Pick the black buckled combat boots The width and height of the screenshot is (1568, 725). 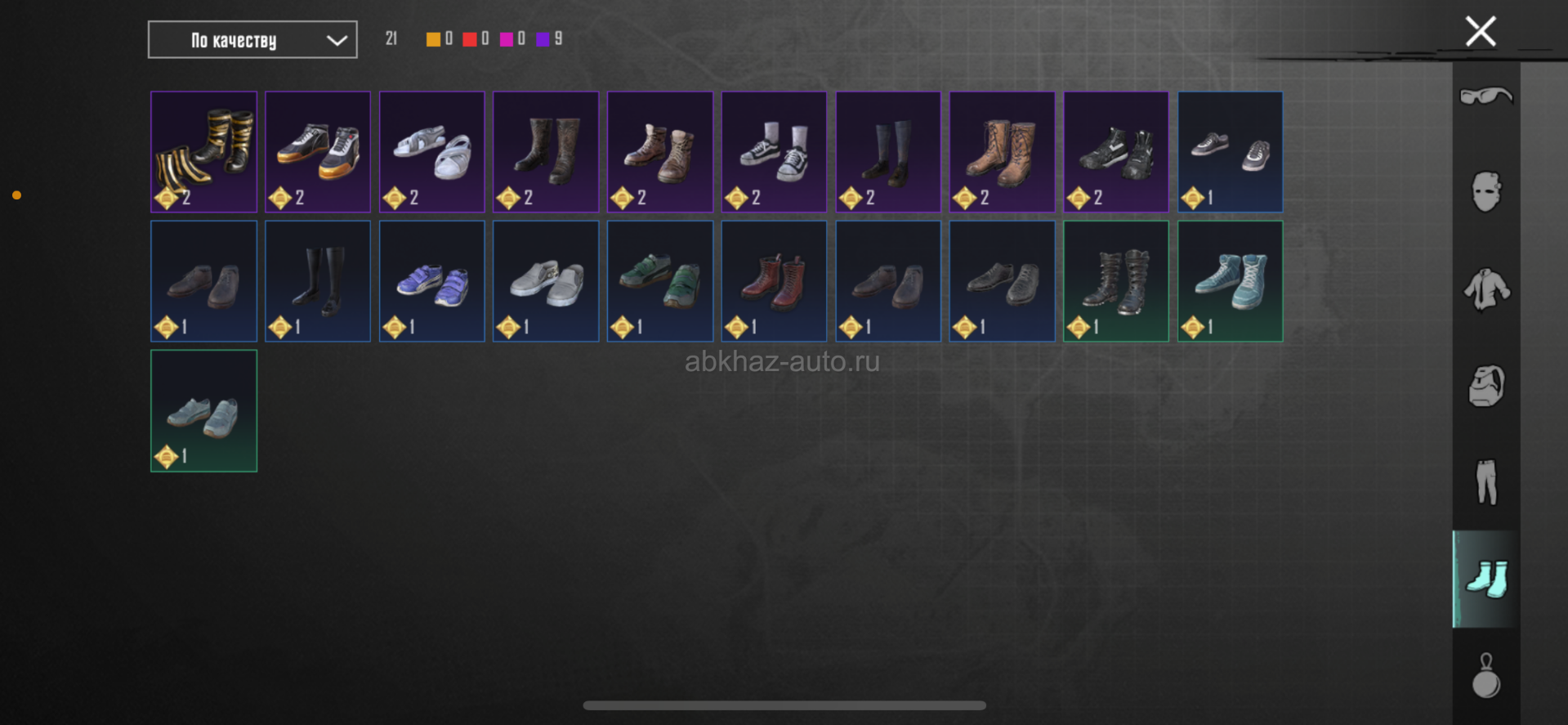(x=1115, y=281)
